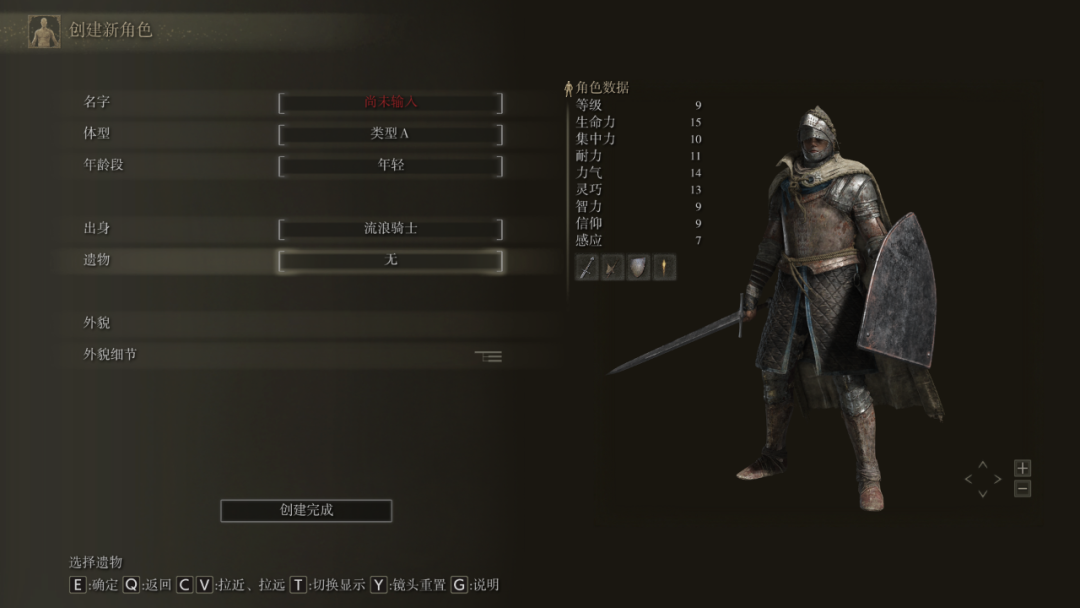Open the 年龄段 age selector showing 年轻
Screen dimensions: 1080x608
[x=390, y=165]
